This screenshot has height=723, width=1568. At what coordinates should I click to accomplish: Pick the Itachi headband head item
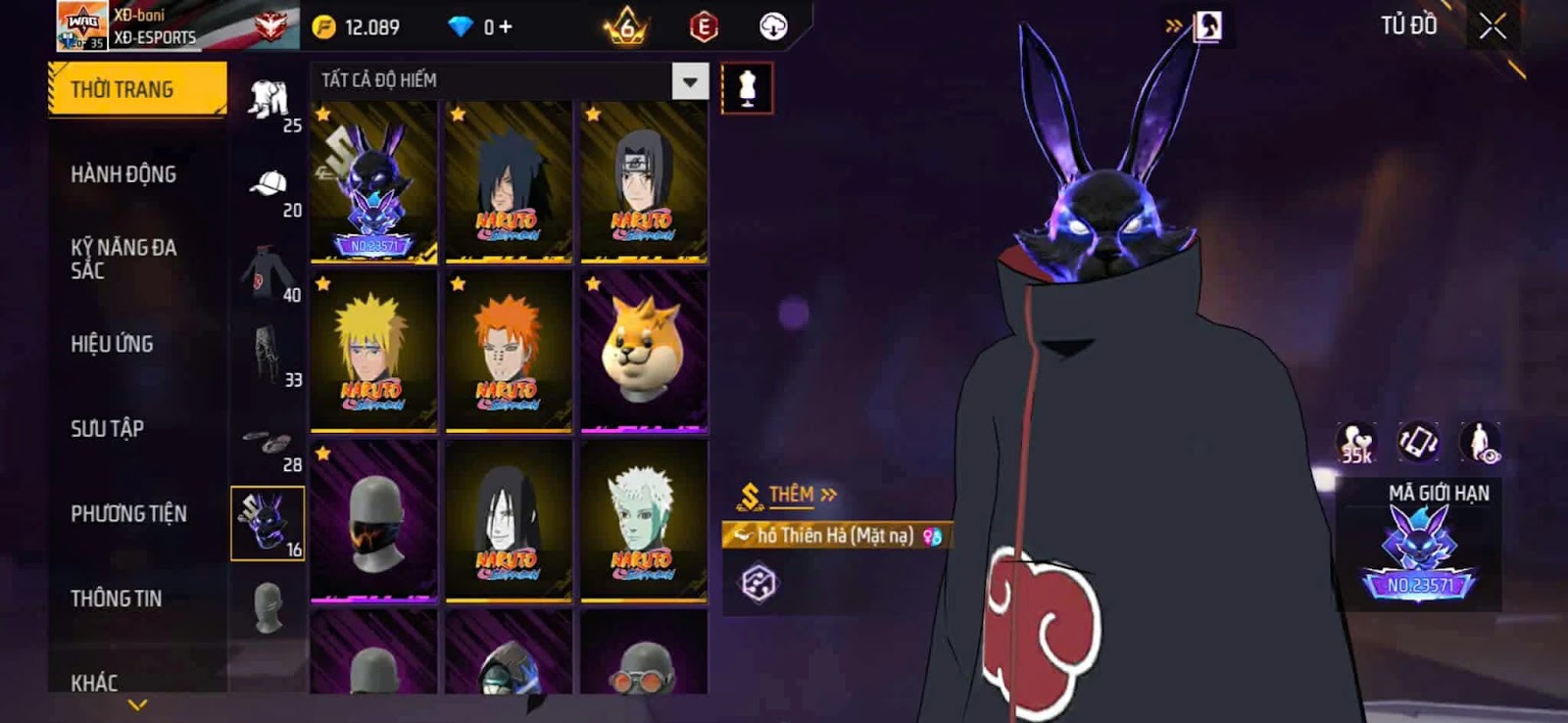643,182
